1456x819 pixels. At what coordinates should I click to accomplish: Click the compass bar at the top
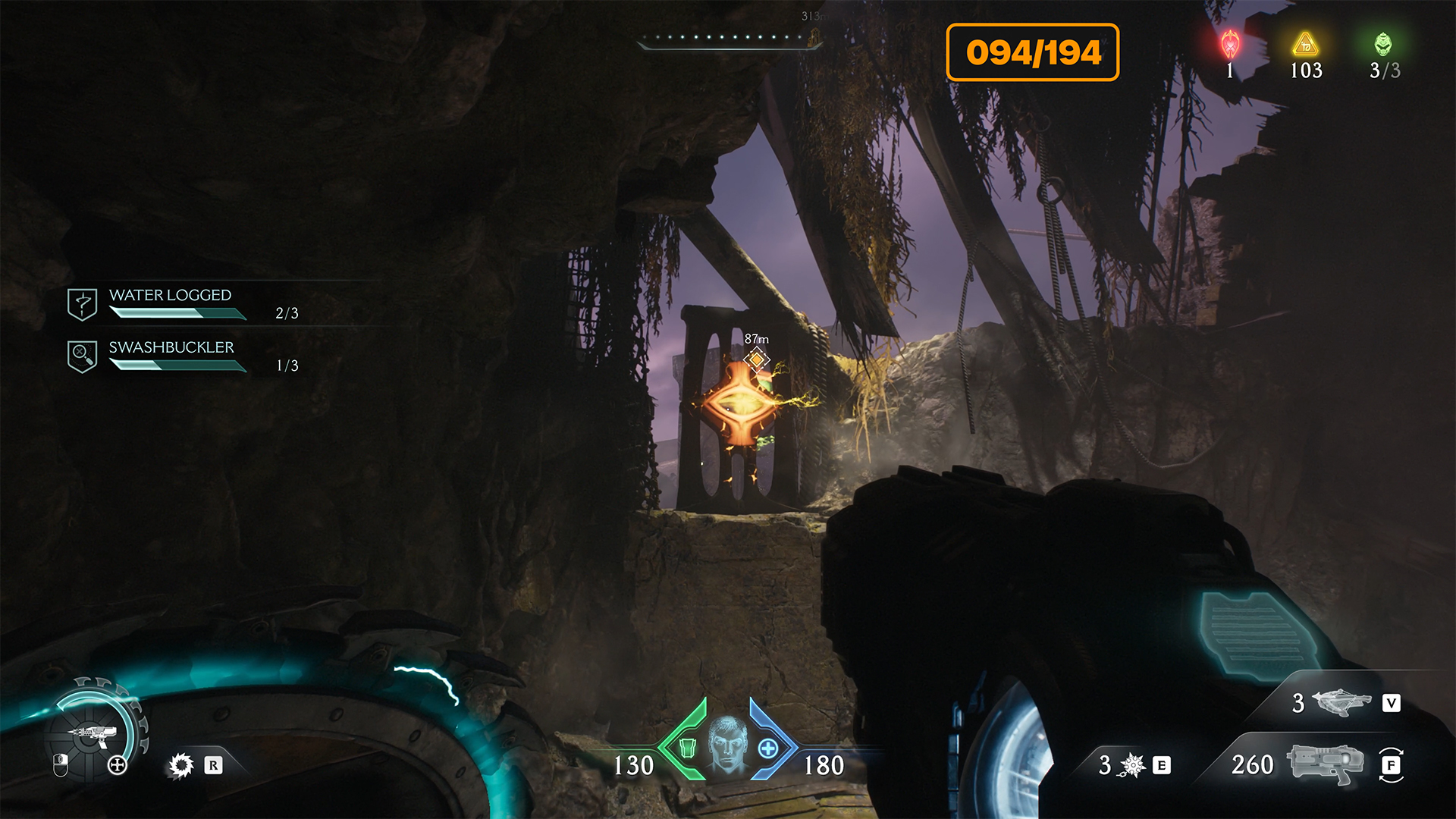point(730,39)
